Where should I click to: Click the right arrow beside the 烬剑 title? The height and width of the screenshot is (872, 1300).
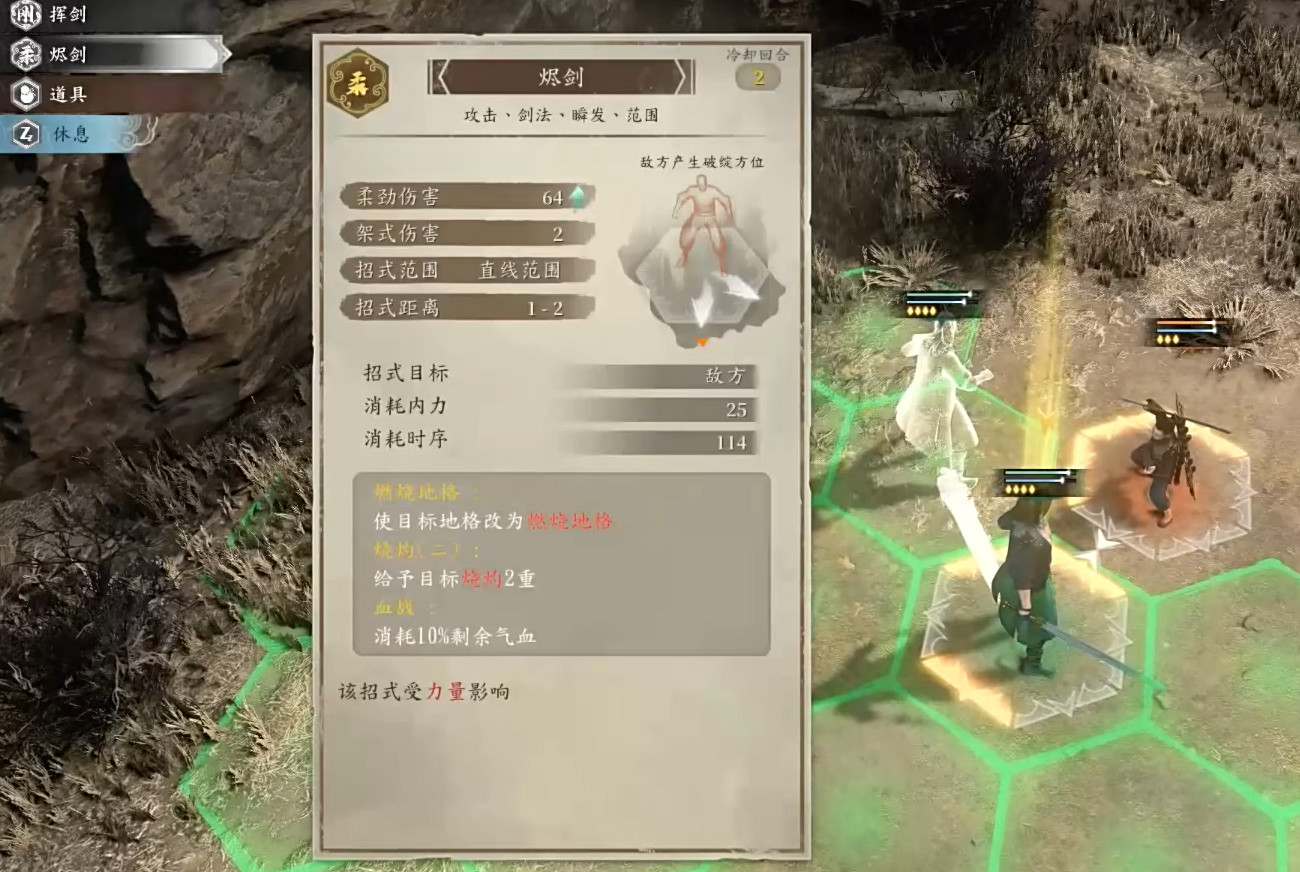pyautogui.click(x=685, y=76)
